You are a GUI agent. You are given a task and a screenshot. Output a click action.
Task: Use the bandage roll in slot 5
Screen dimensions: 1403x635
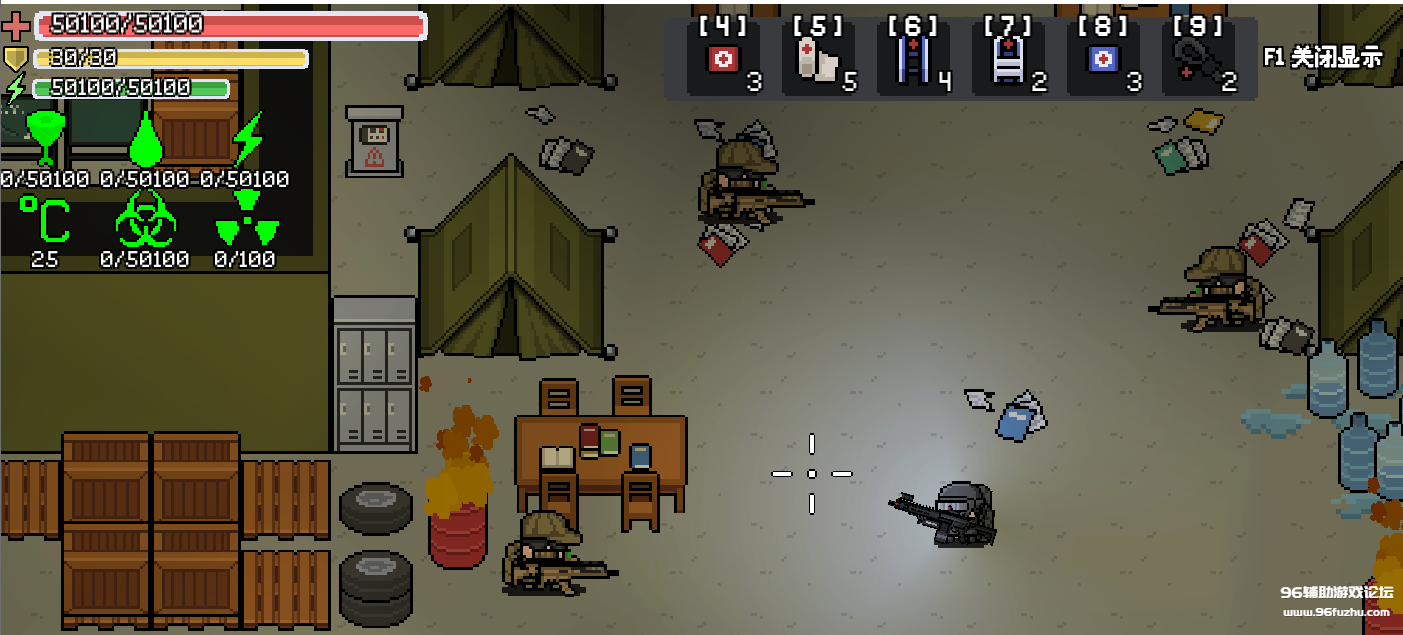[818, 61]
